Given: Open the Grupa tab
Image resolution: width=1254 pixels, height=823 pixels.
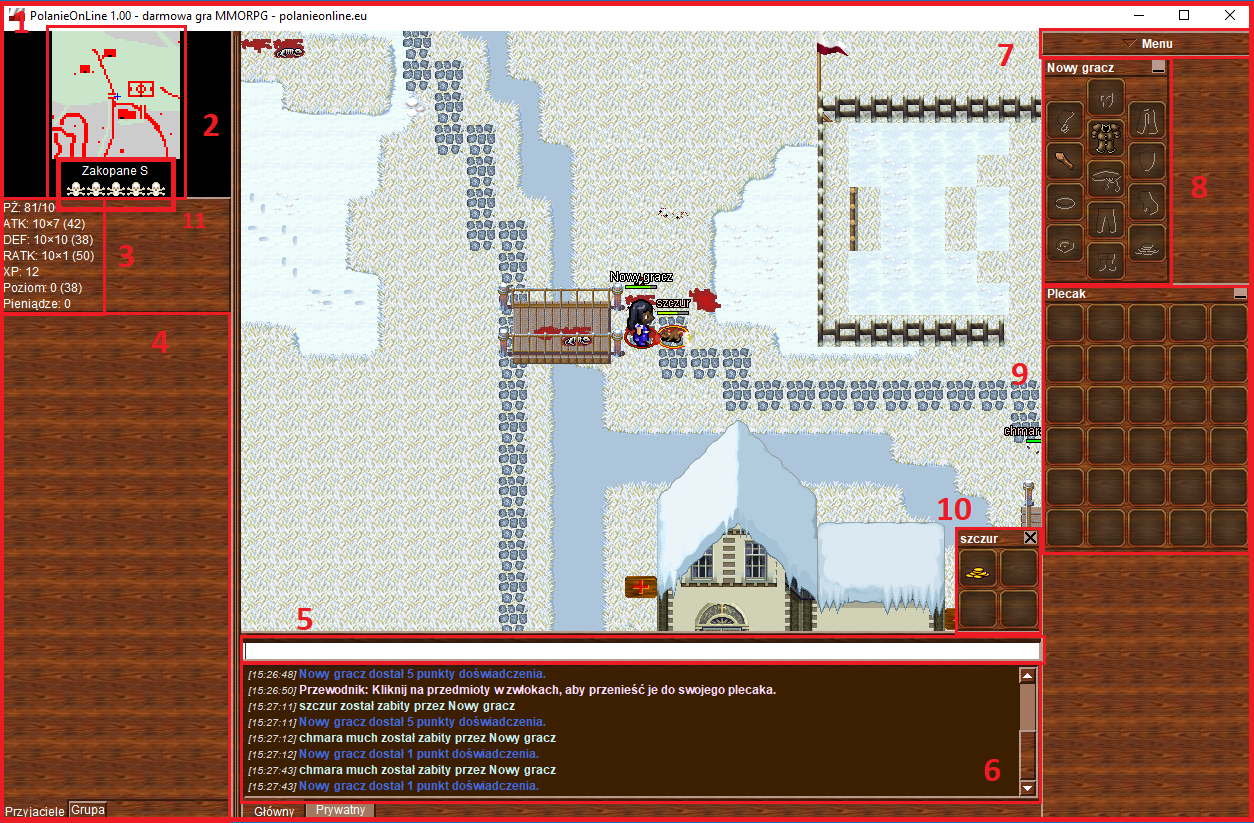Looking at the screenshot, I should click(88, 809).
